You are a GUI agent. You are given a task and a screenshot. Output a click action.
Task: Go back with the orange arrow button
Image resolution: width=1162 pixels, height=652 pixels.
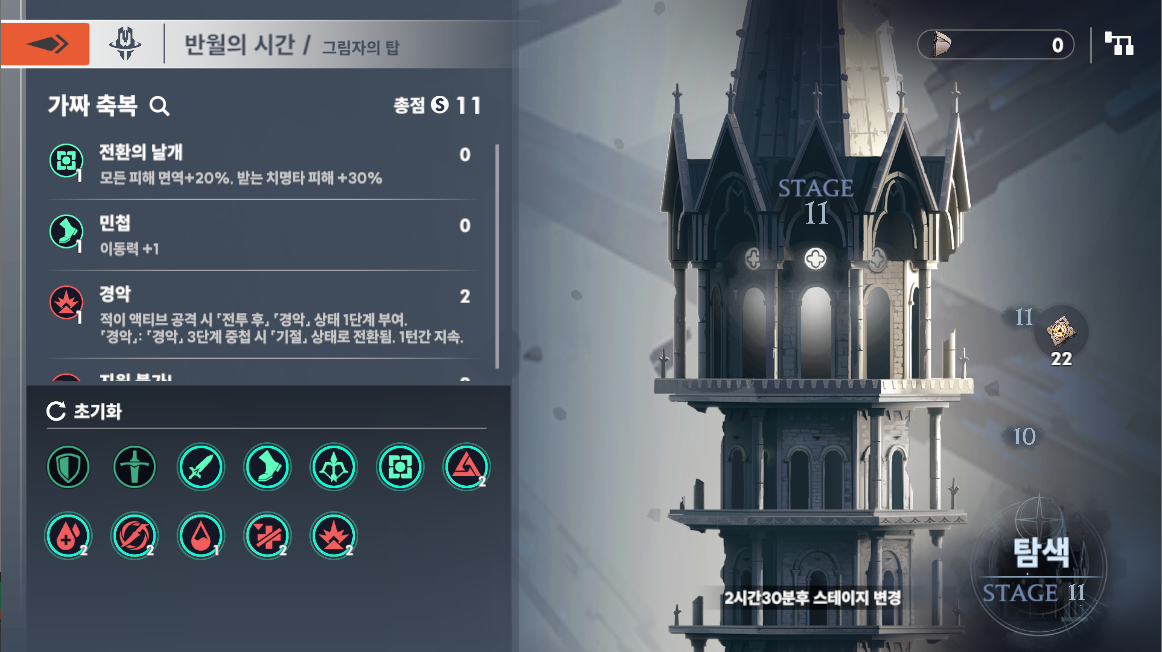click(x=45, y=44)
